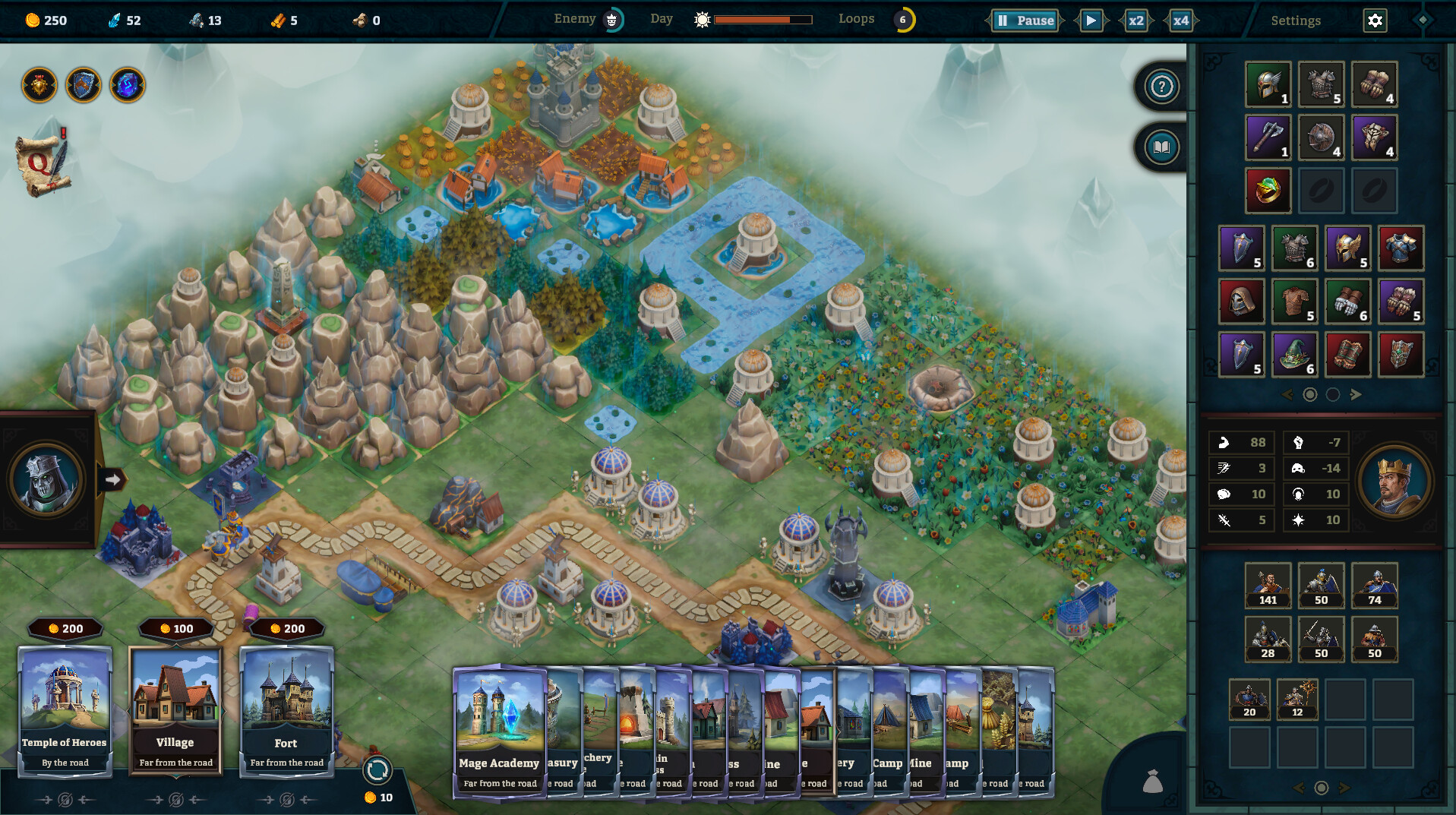The height and width of the screenshot is (815, 1456).
Task: Click the settings gear icon
Action: tap(1376, 20)
